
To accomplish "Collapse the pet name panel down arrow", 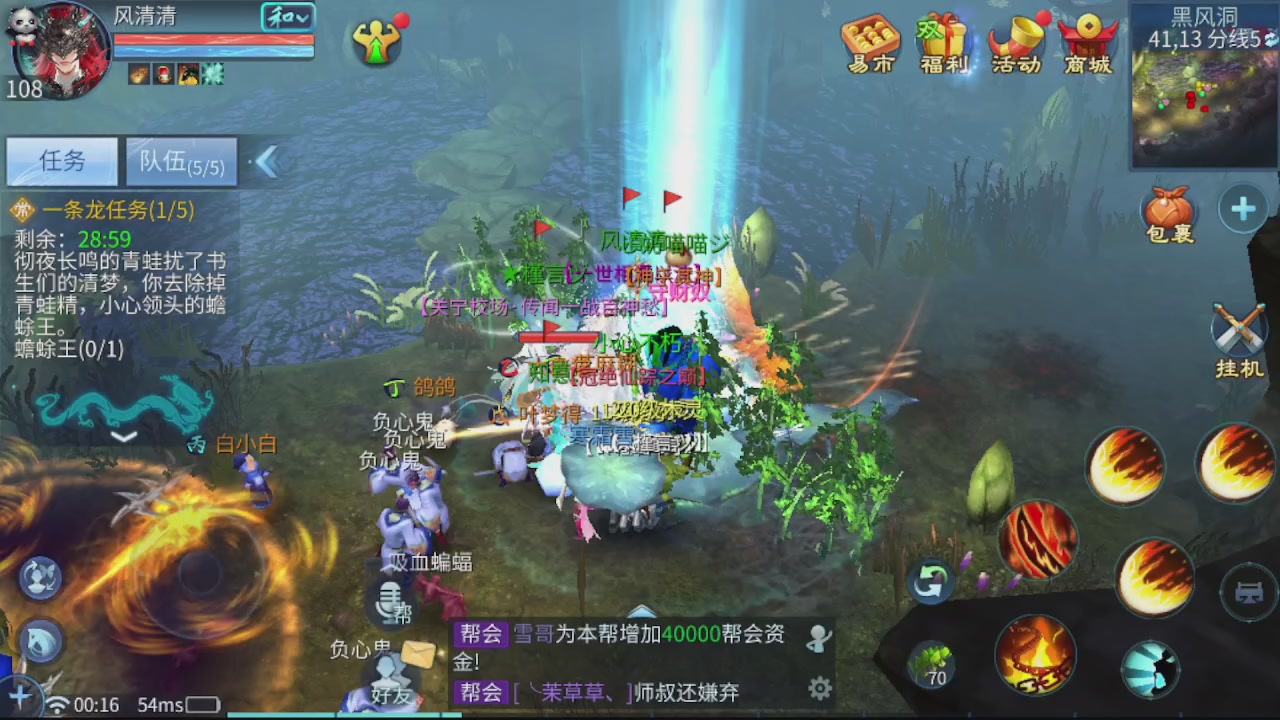I will 124,437.
